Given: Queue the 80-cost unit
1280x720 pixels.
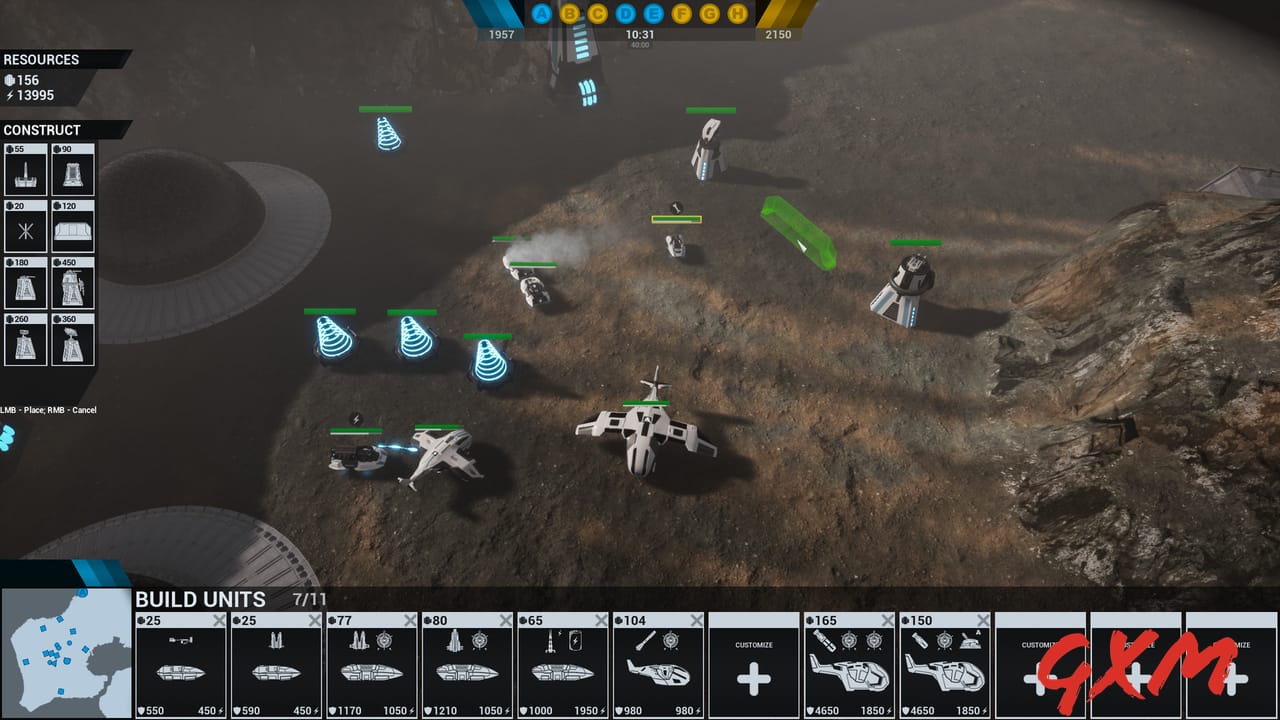Looking at the screenshot, I should pyautogui.click(x=467, y=665).
